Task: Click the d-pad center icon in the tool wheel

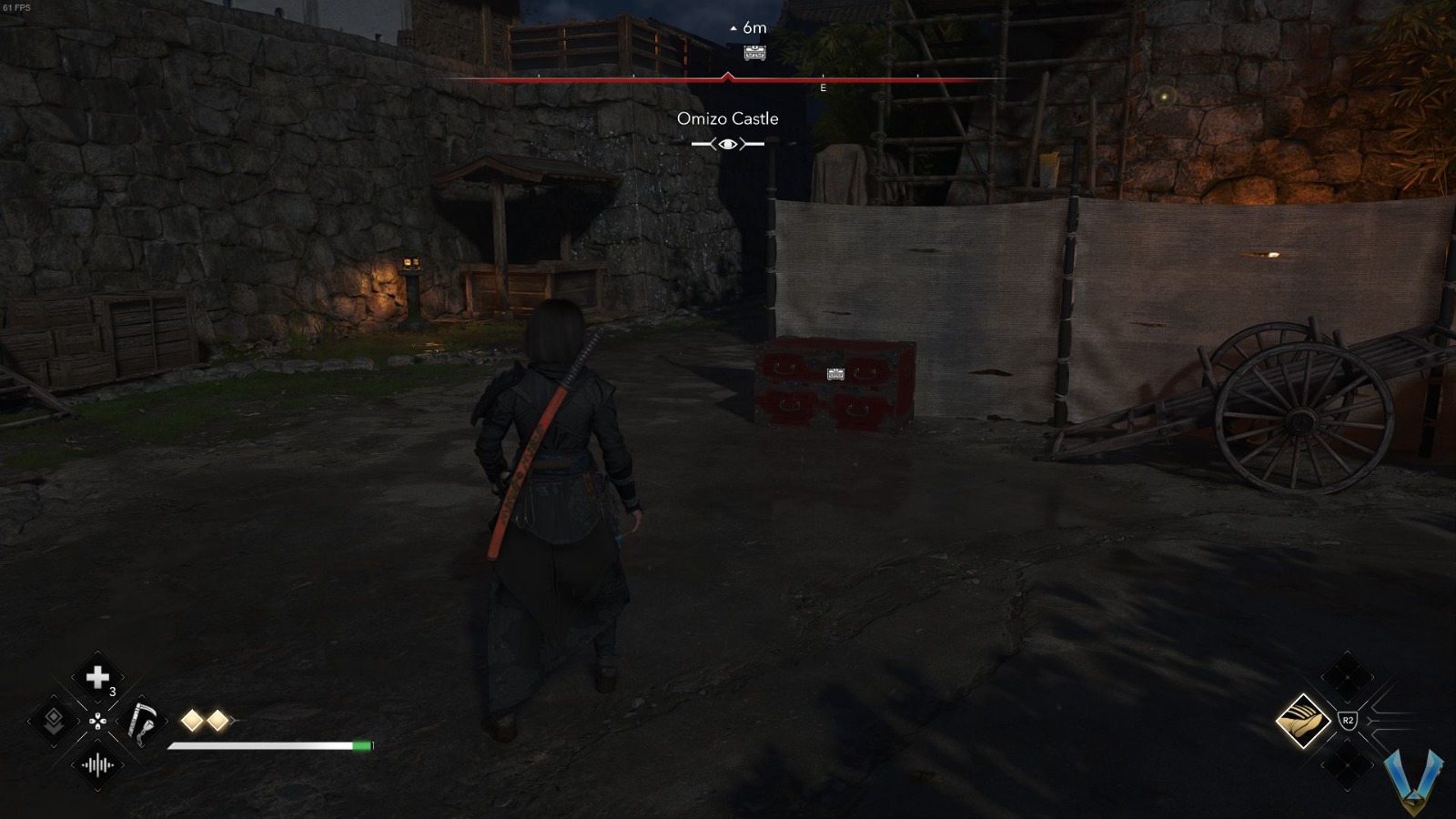Action: pyautogui.click(x=98, y=721)
